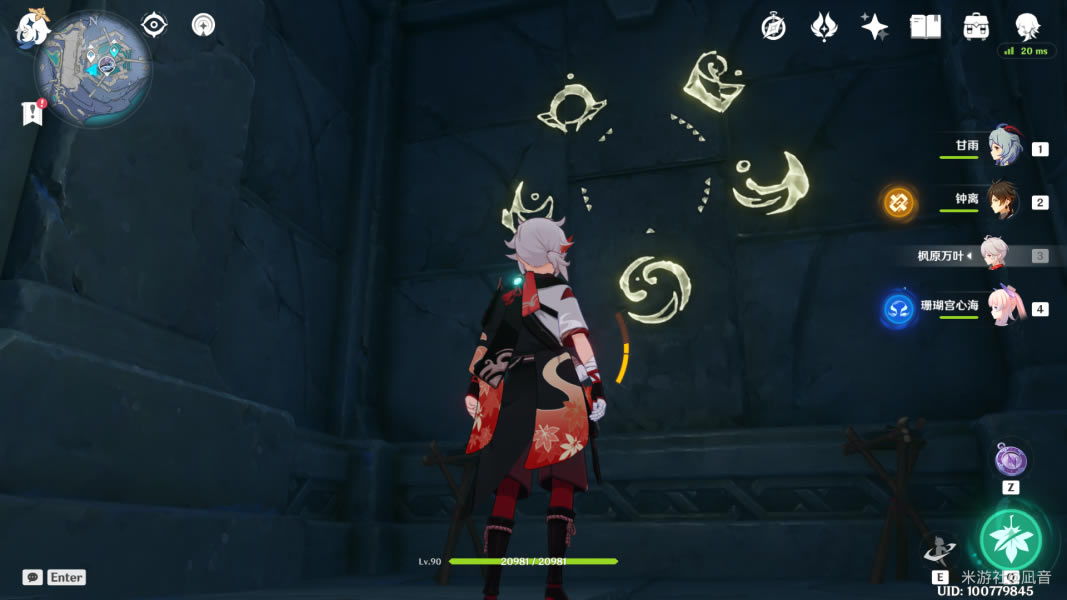Open the adventurer handbook book icon
The height and width of the screenshot is (600, 1067).
925,27
